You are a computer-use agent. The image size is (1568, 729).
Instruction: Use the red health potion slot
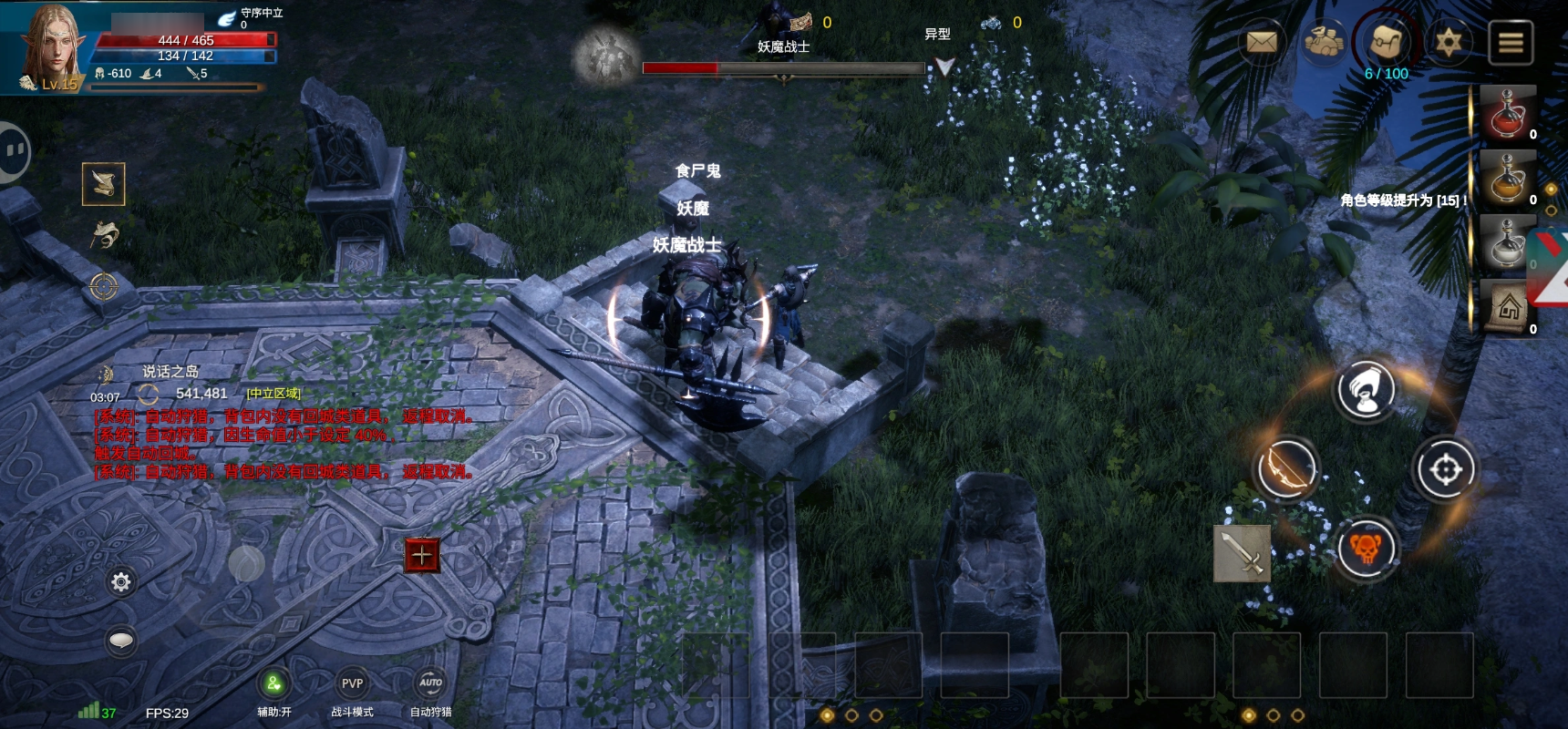pos(1508,115)
